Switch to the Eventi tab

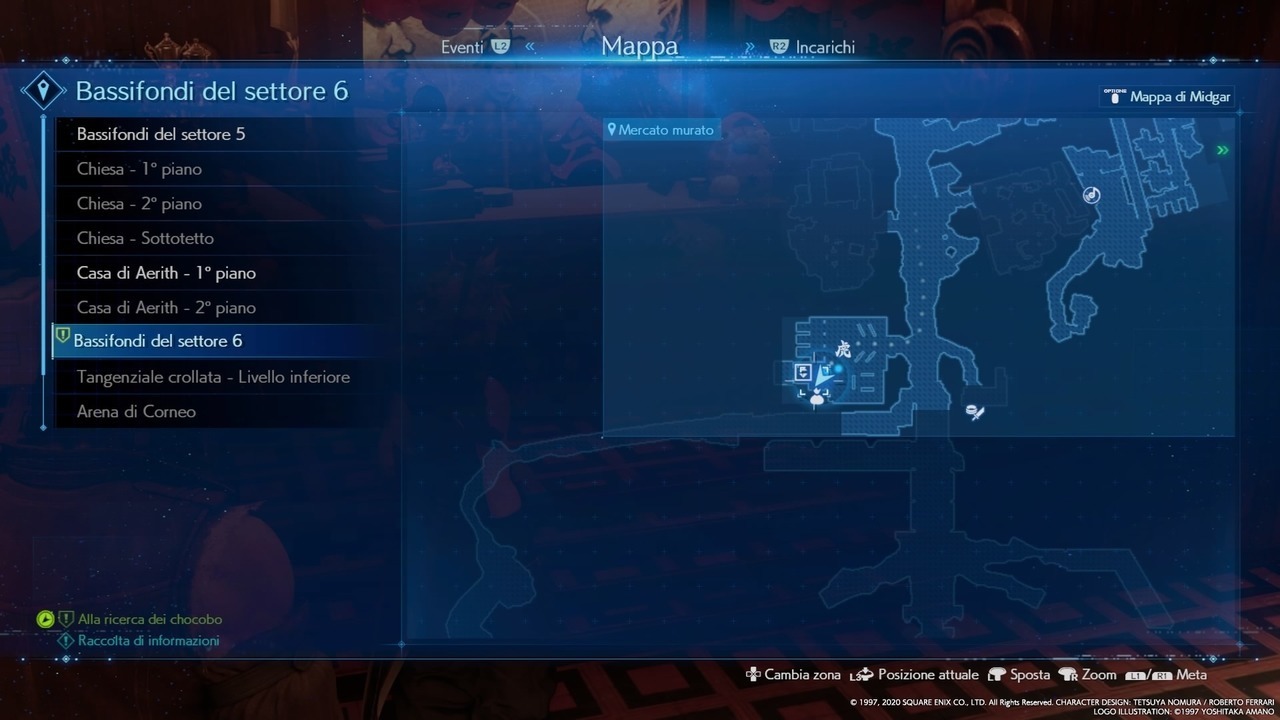pyautogui.click(x=463, y=47)
